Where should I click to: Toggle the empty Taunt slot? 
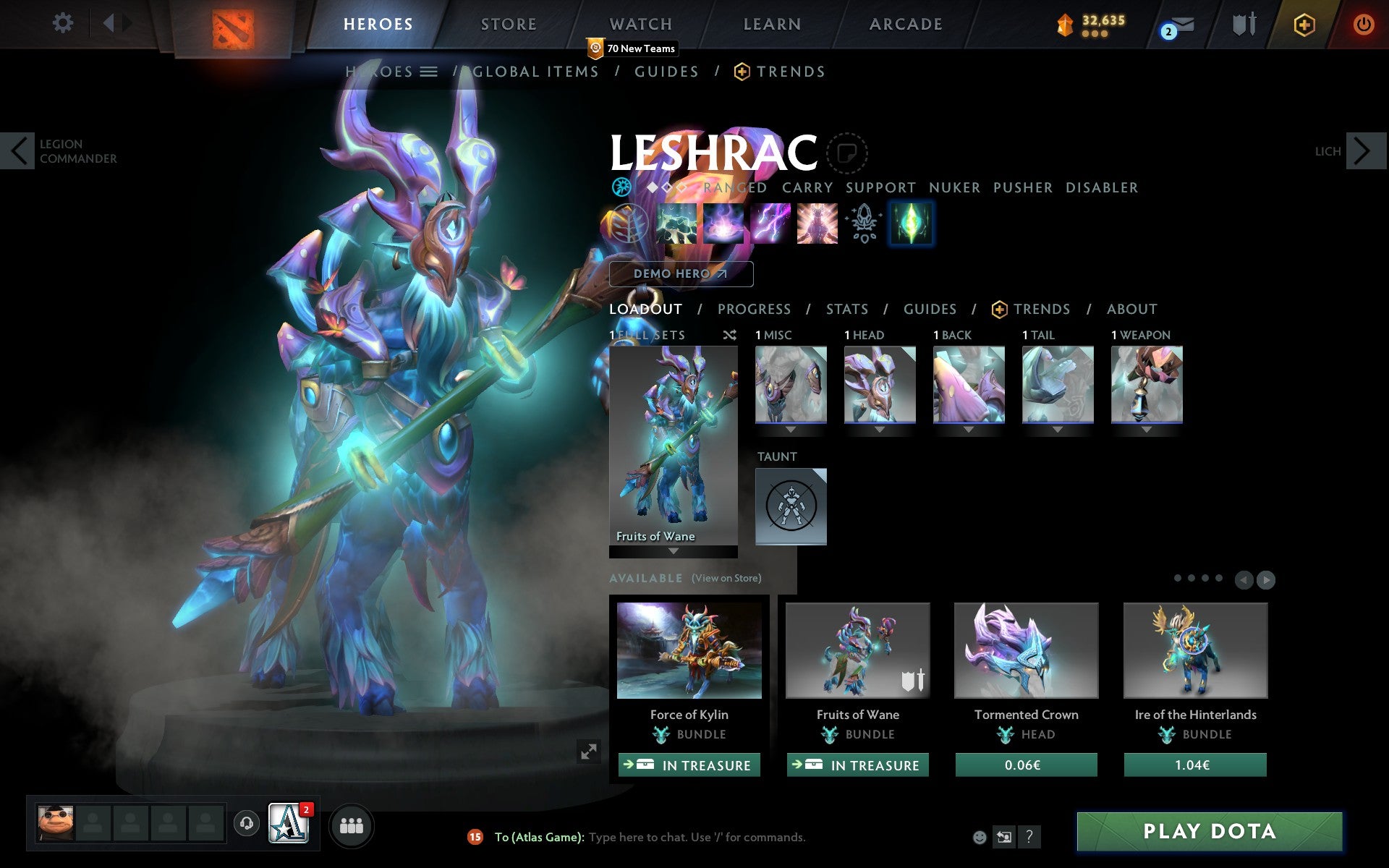tap(790, 506)
